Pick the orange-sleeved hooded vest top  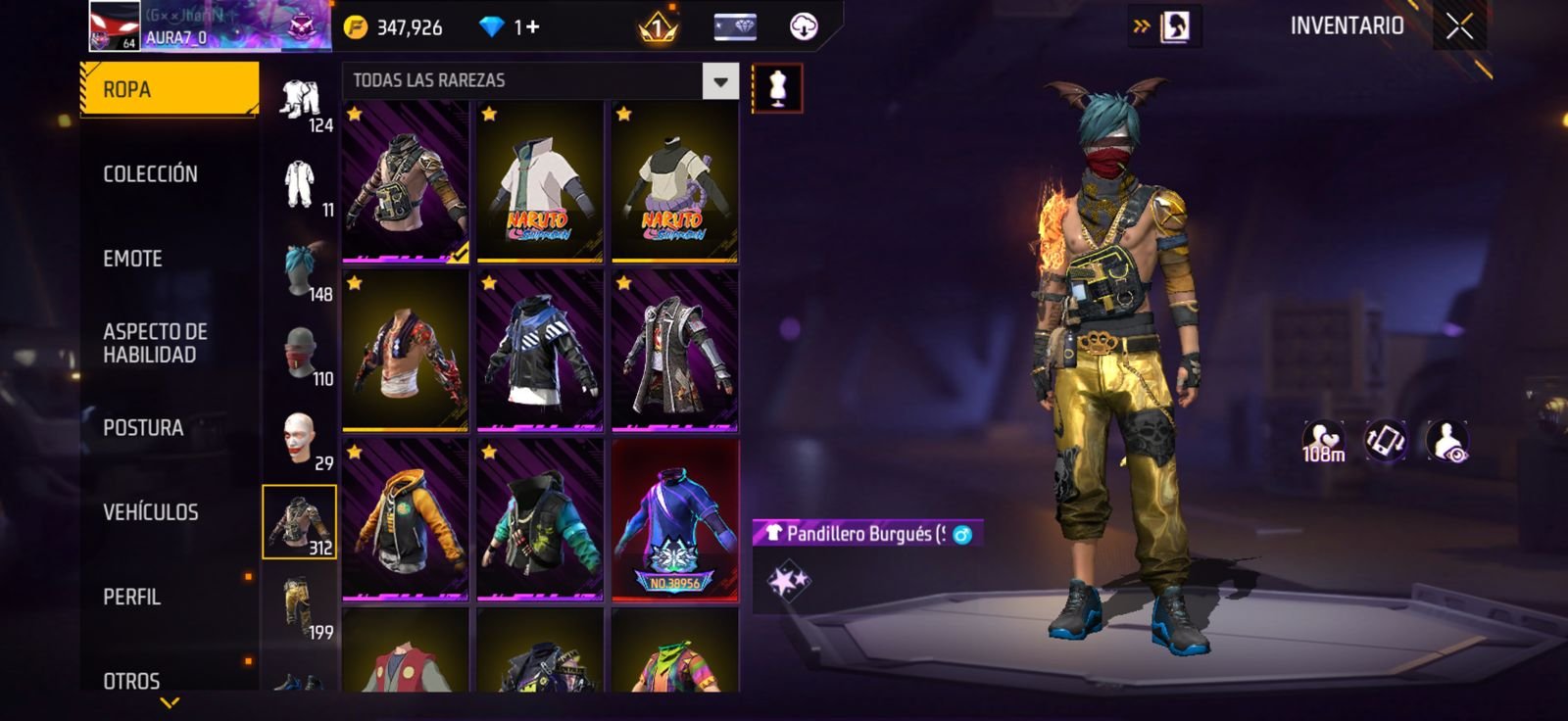pyautogui.click(x=406, y=520)
